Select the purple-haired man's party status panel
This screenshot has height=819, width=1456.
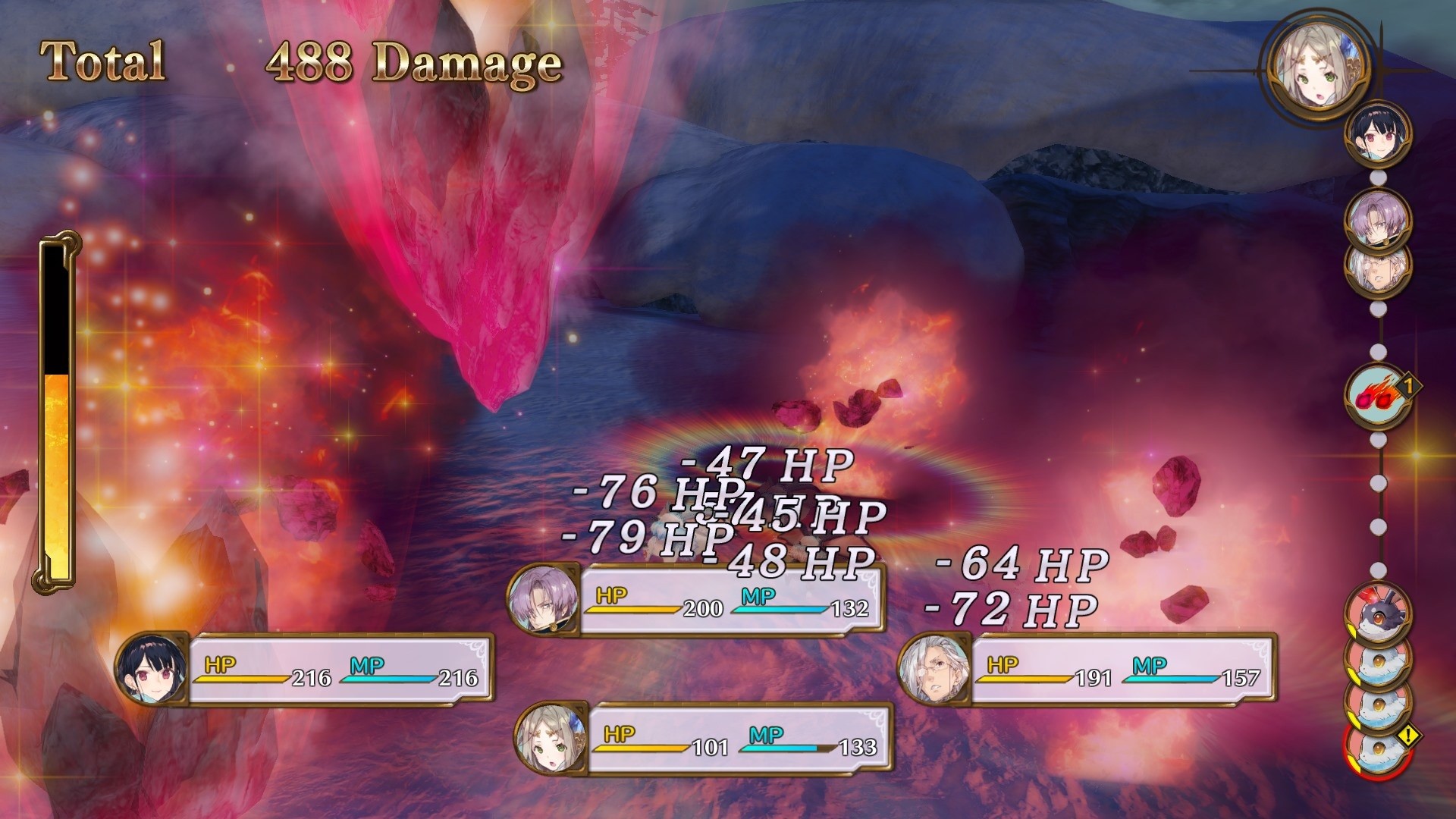[698, 601]
